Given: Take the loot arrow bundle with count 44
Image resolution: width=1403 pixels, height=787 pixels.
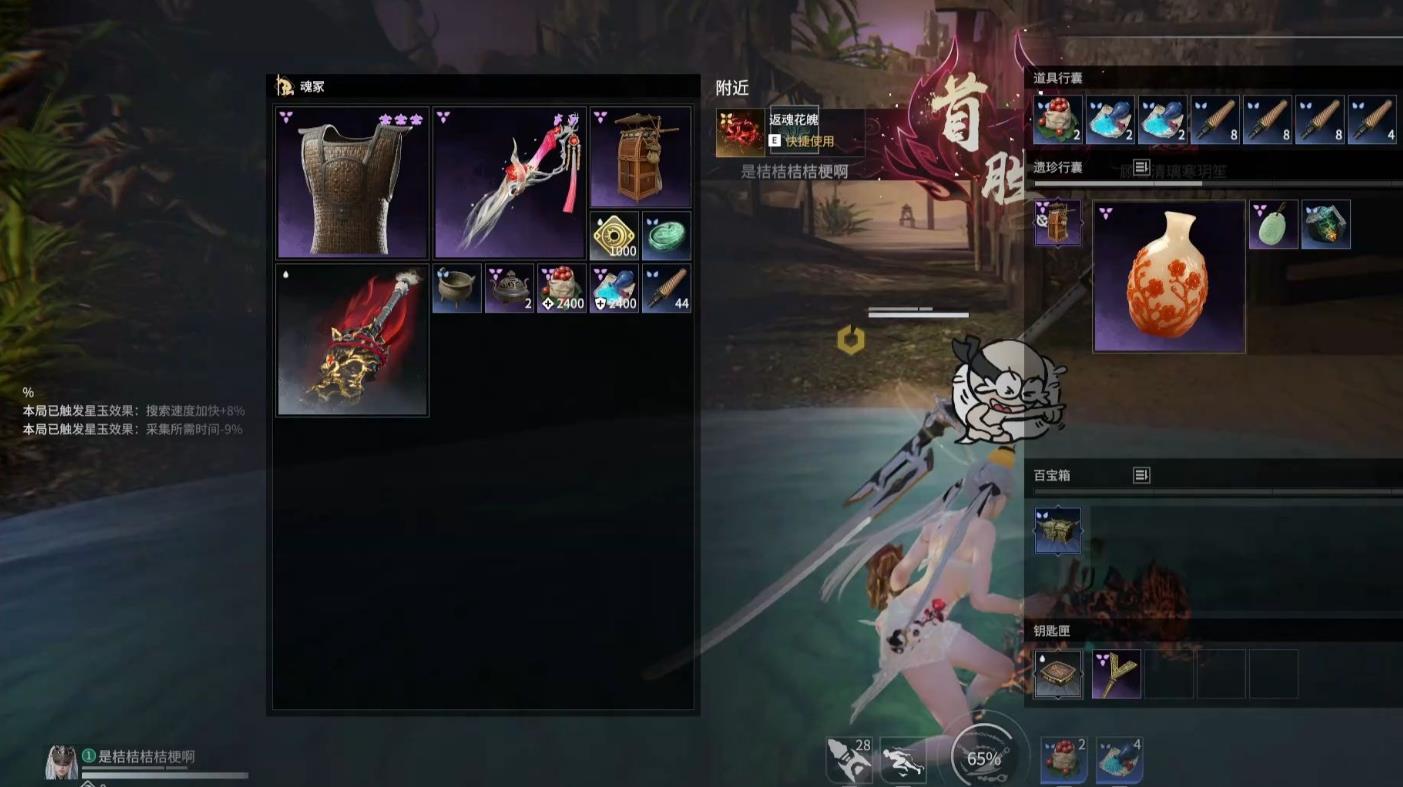Looking at the screenshot, I should click(666, 288).
